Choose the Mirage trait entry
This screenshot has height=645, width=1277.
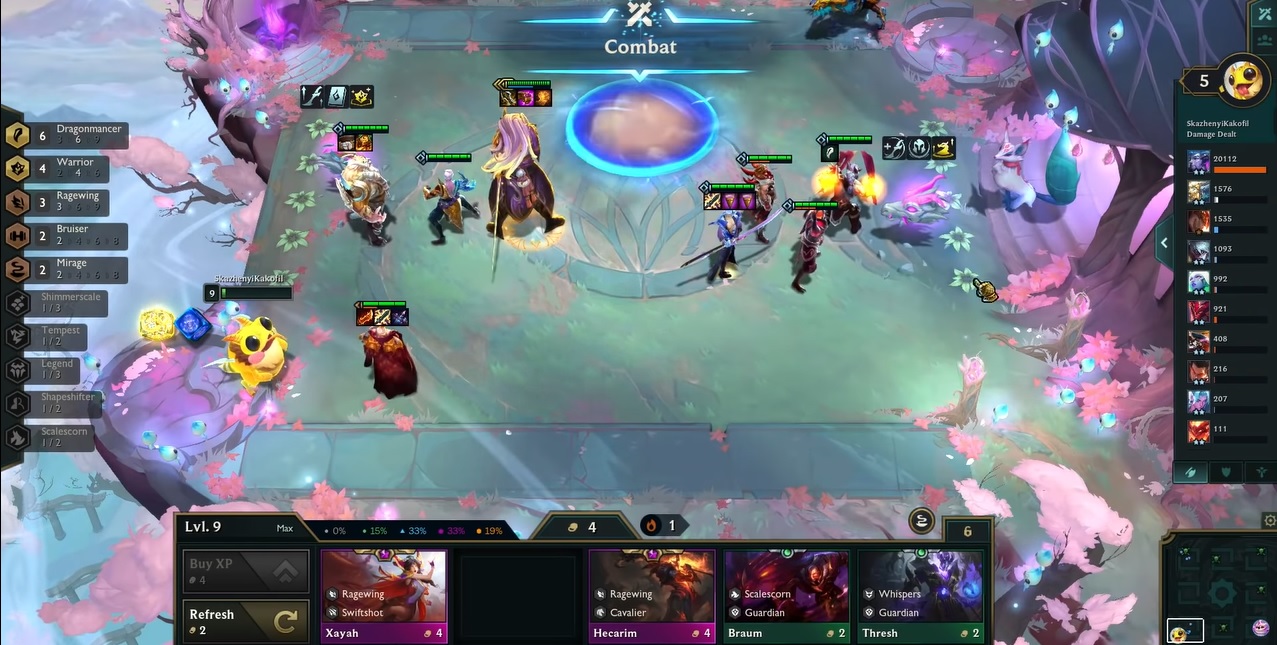(x=66, y=269)
